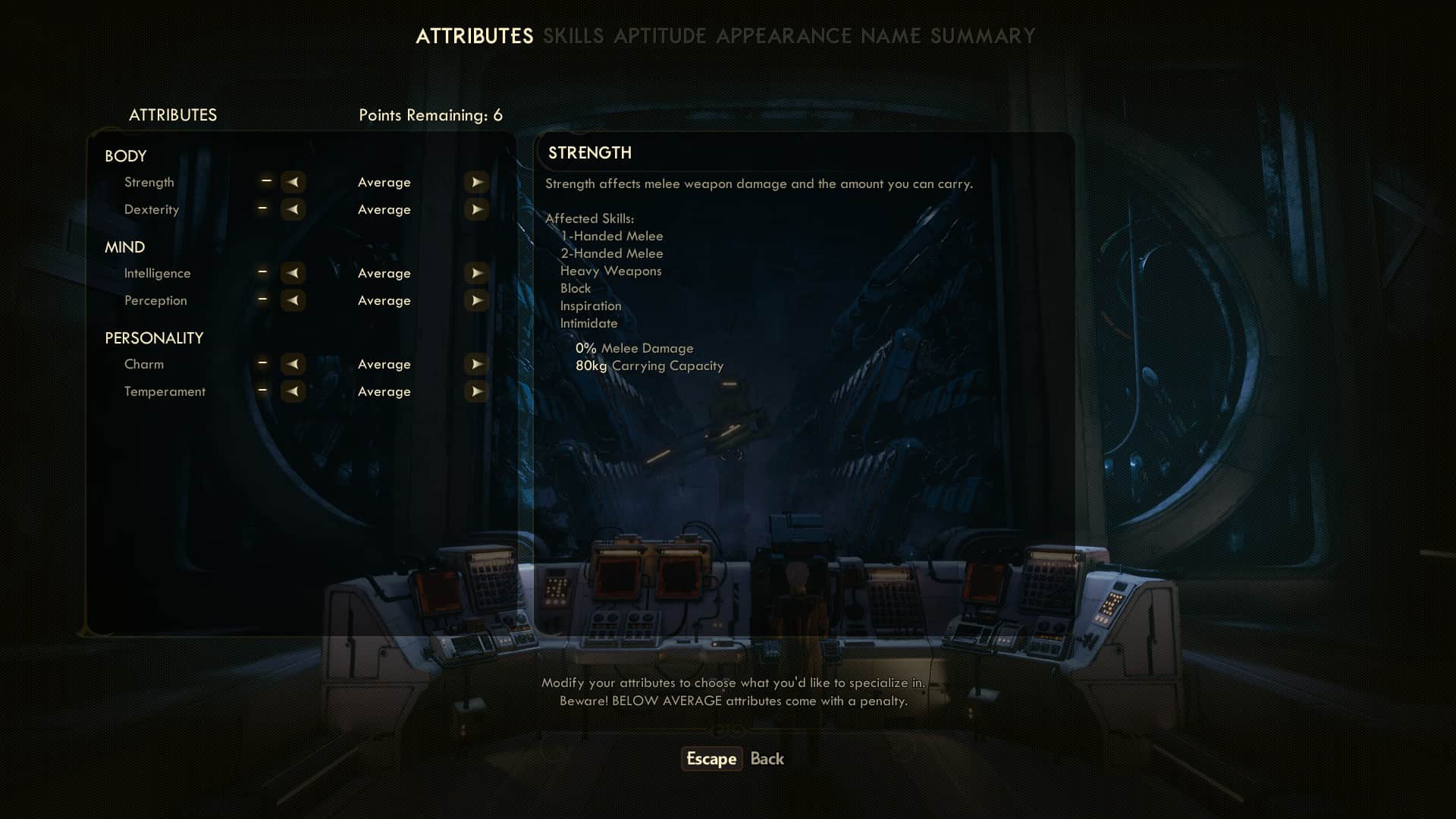This screenshot has height=819, width=1456.
Task: Select the Perception attribute row
Action: click(155, 300)
